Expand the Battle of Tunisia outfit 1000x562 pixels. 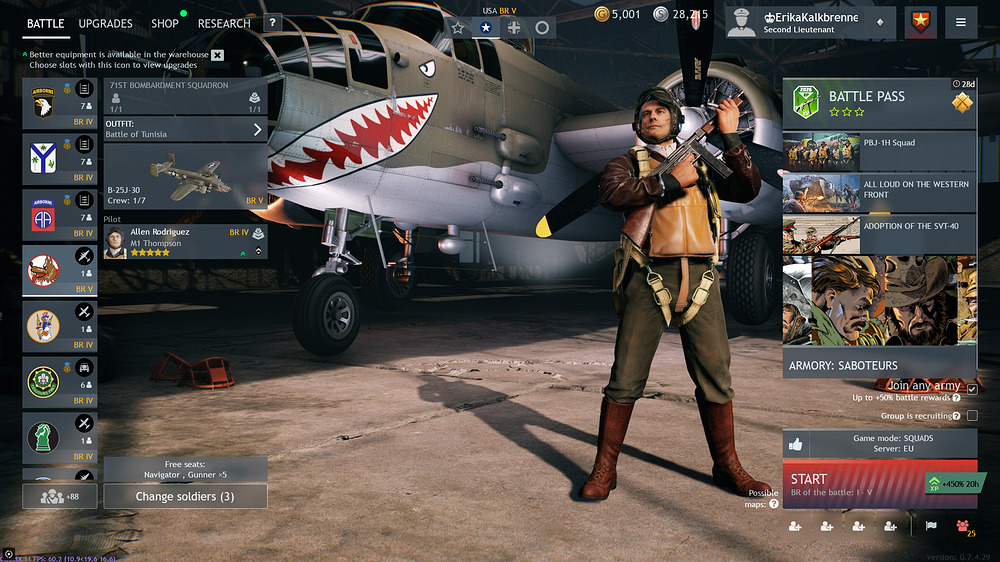185,129
